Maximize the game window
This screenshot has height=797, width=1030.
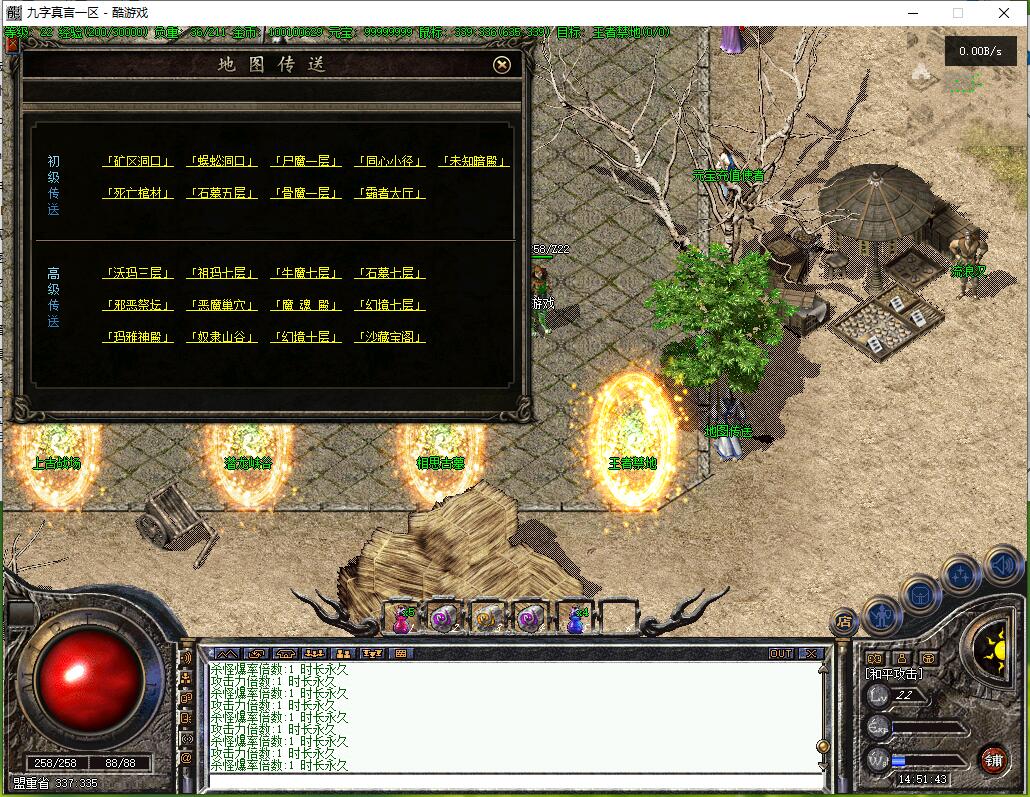pyautogui.click(x=958, y=13)
